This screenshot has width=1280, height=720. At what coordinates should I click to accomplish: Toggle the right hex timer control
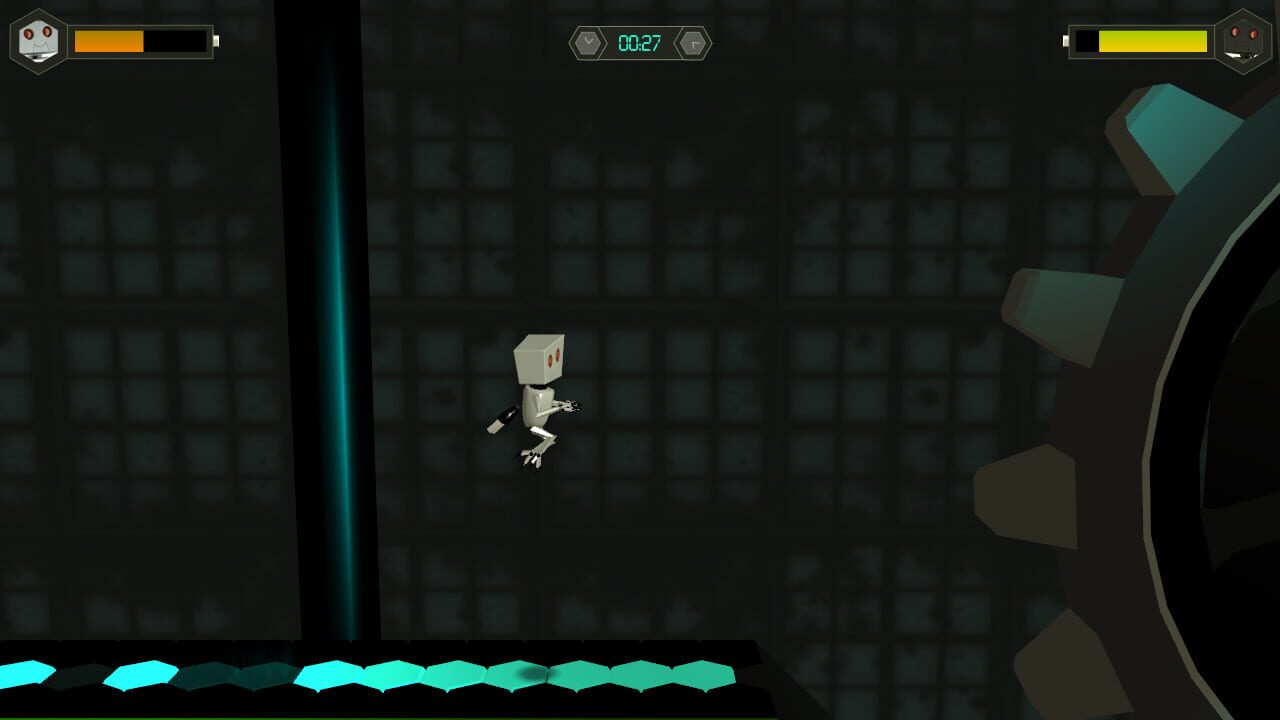(x=694, y=42)
